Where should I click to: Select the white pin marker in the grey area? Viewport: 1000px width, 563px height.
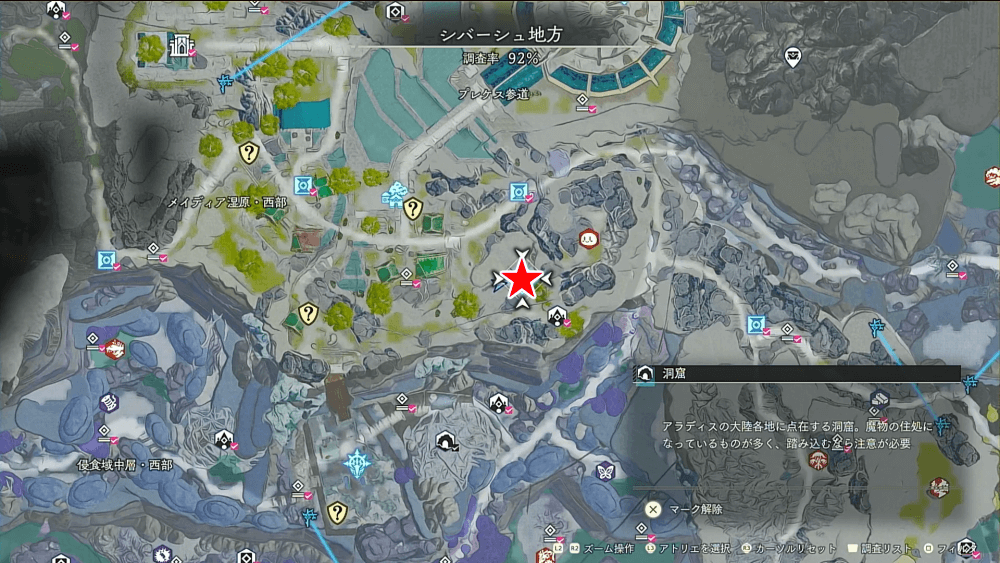[793, 57]
